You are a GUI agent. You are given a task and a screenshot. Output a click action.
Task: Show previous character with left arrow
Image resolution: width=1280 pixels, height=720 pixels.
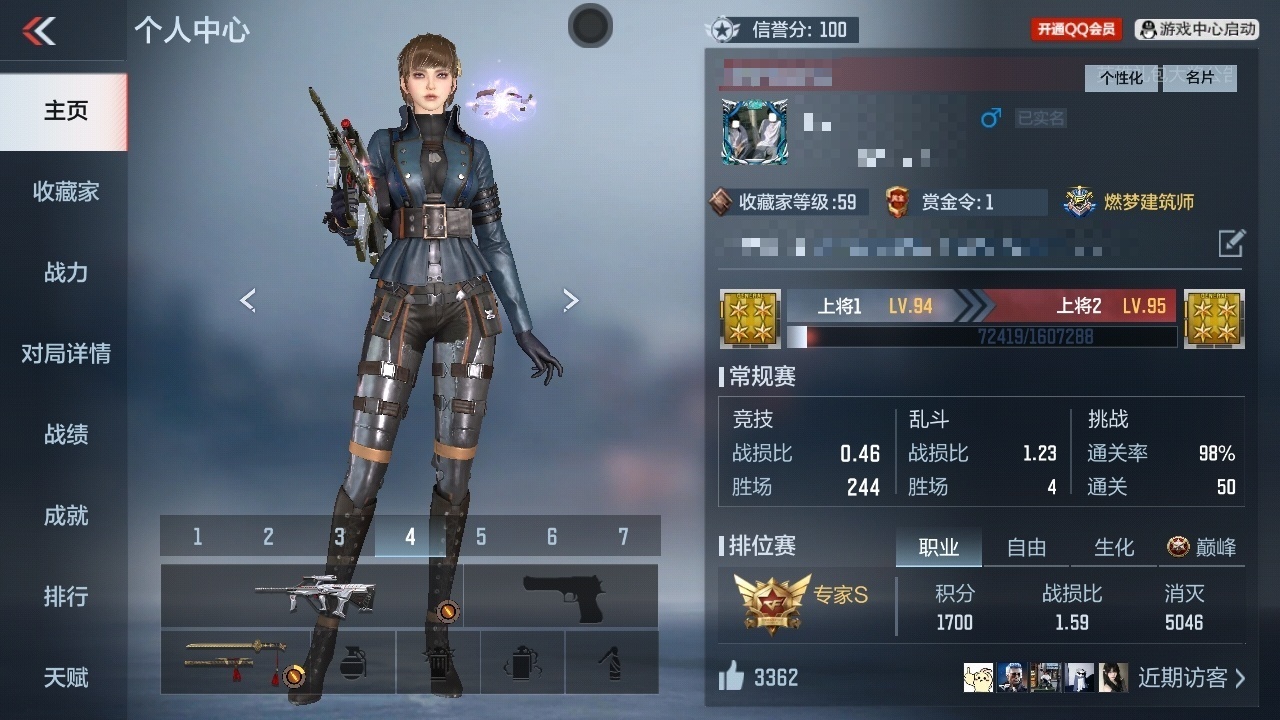click(x=248, y=300)
